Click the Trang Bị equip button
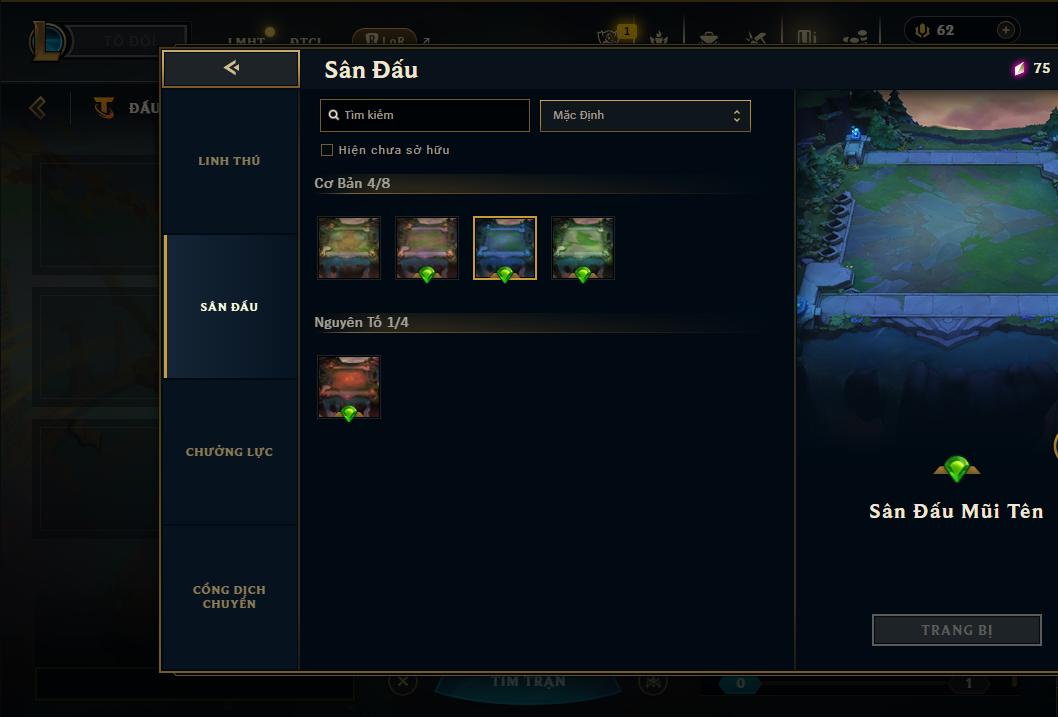This screenshot has width=1058, height=717. (x=956, y=630)
